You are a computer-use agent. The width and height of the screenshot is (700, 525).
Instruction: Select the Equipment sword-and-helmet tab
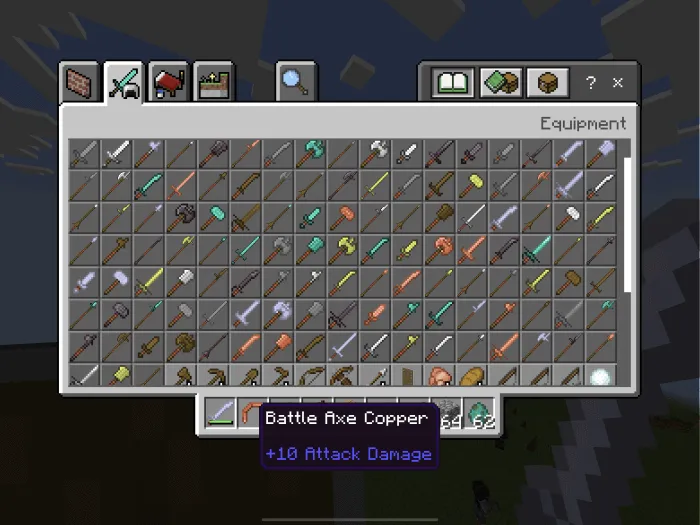pos(123,83)
